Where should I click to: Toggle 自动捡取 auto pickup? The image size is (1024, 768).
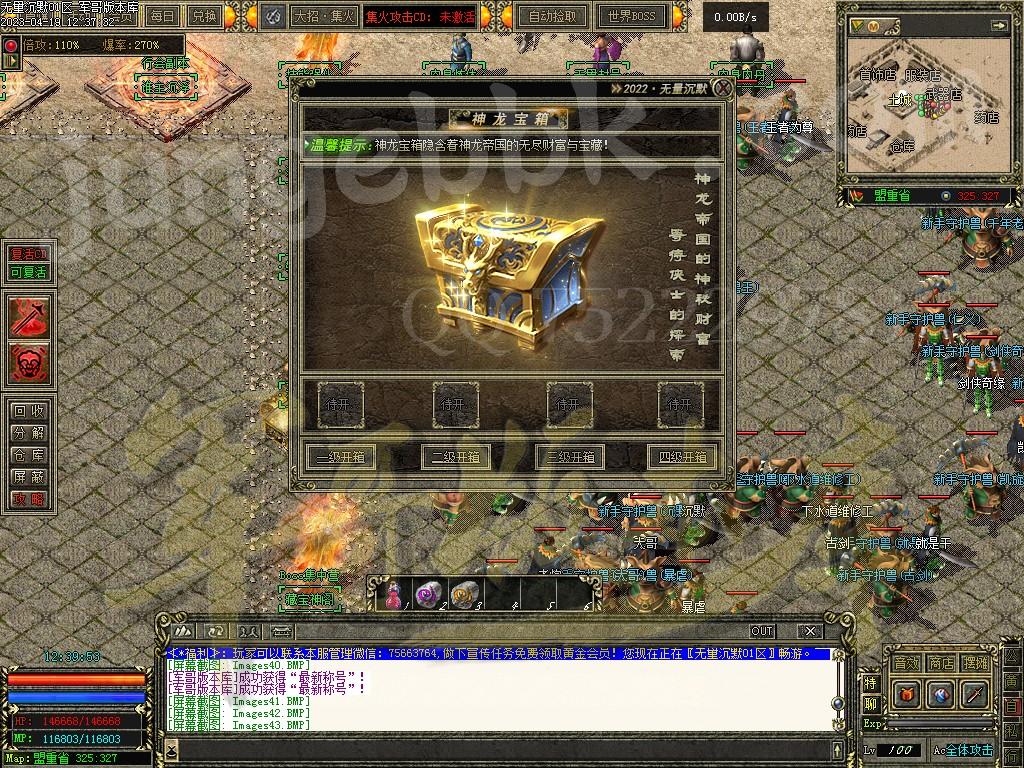point(553,16)
